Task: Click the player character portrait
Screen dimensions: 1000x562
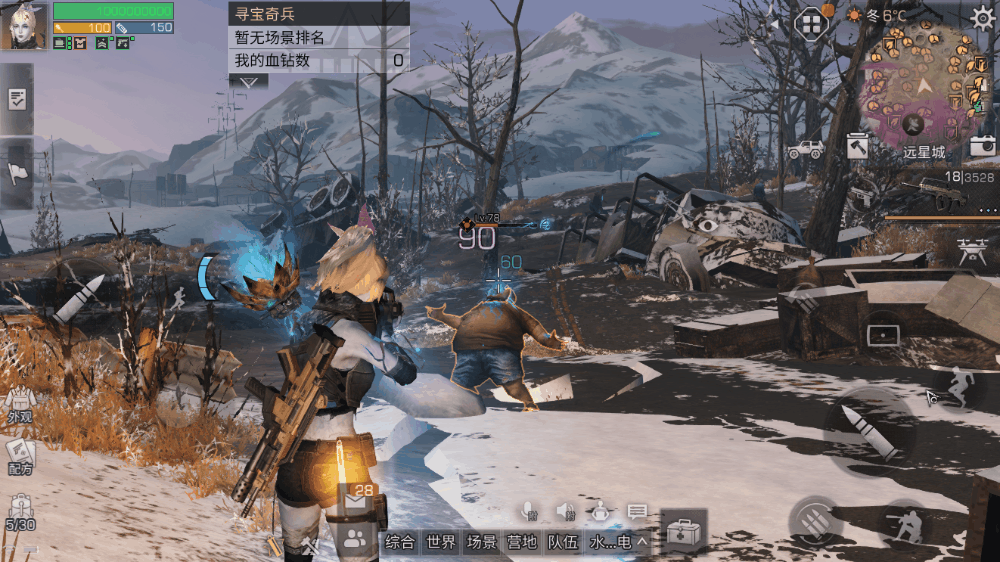Action: 24,26
